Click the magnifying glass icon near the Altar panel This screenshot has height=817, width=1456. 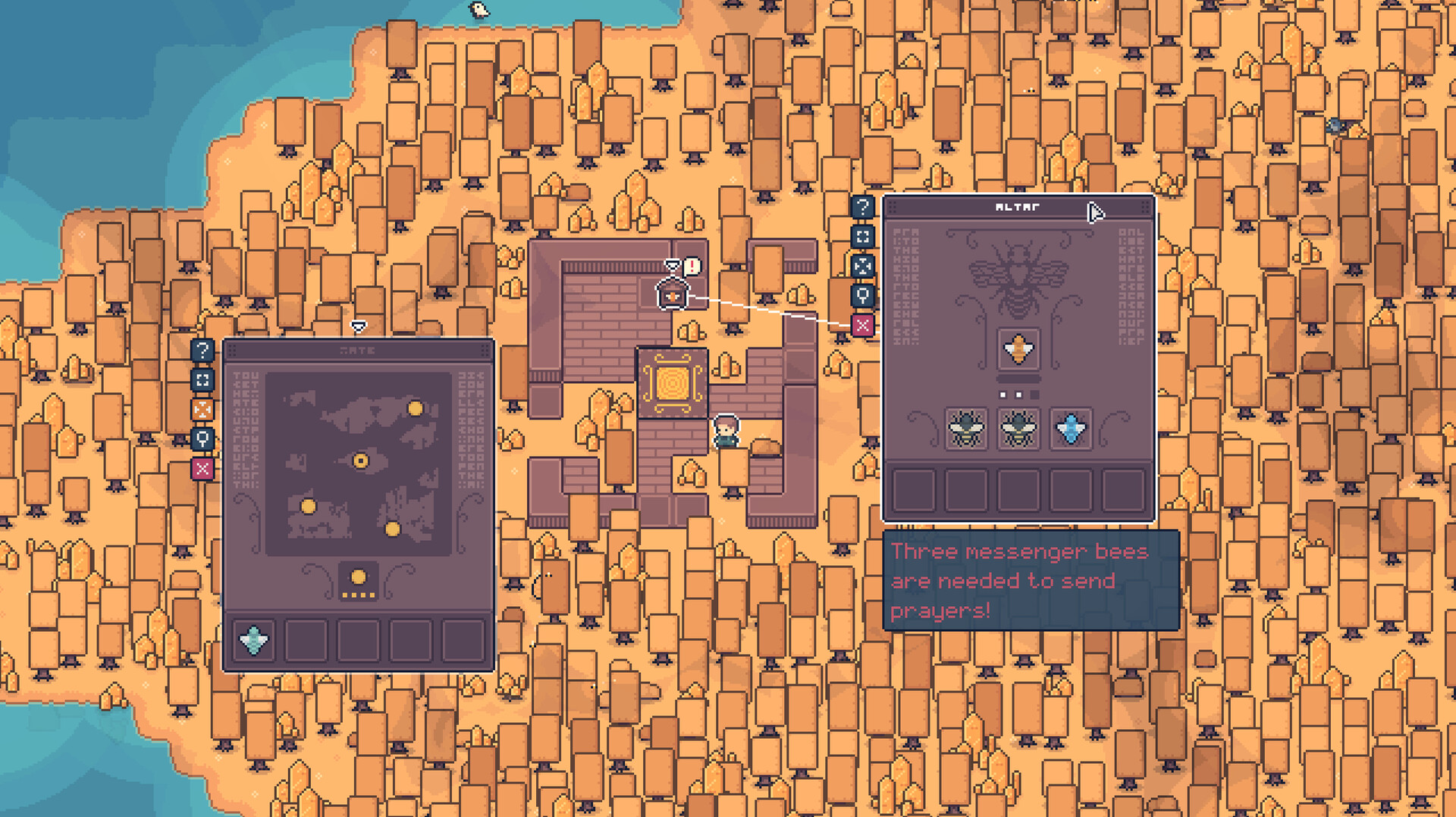863,296
